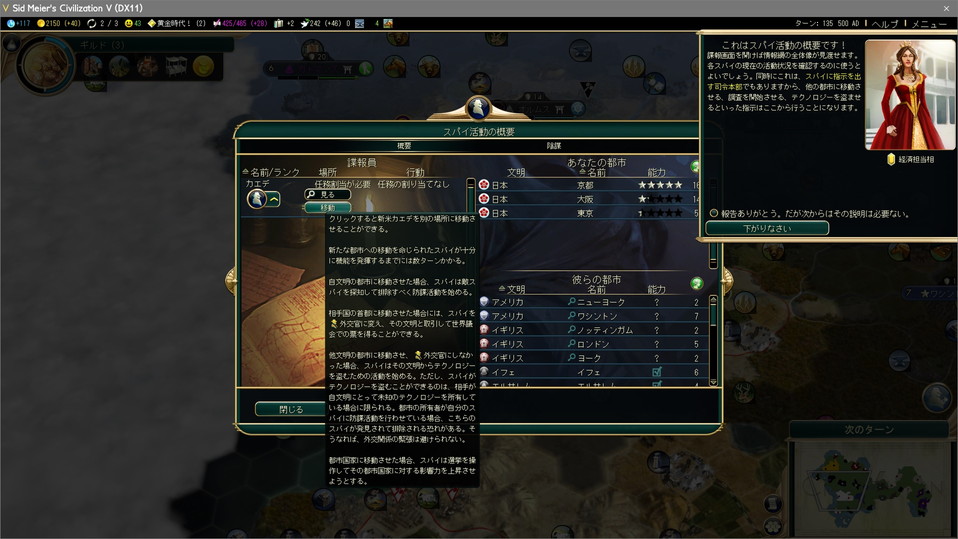
Task: Open the メニュー menu in the top bar
Action: point(929,23)
